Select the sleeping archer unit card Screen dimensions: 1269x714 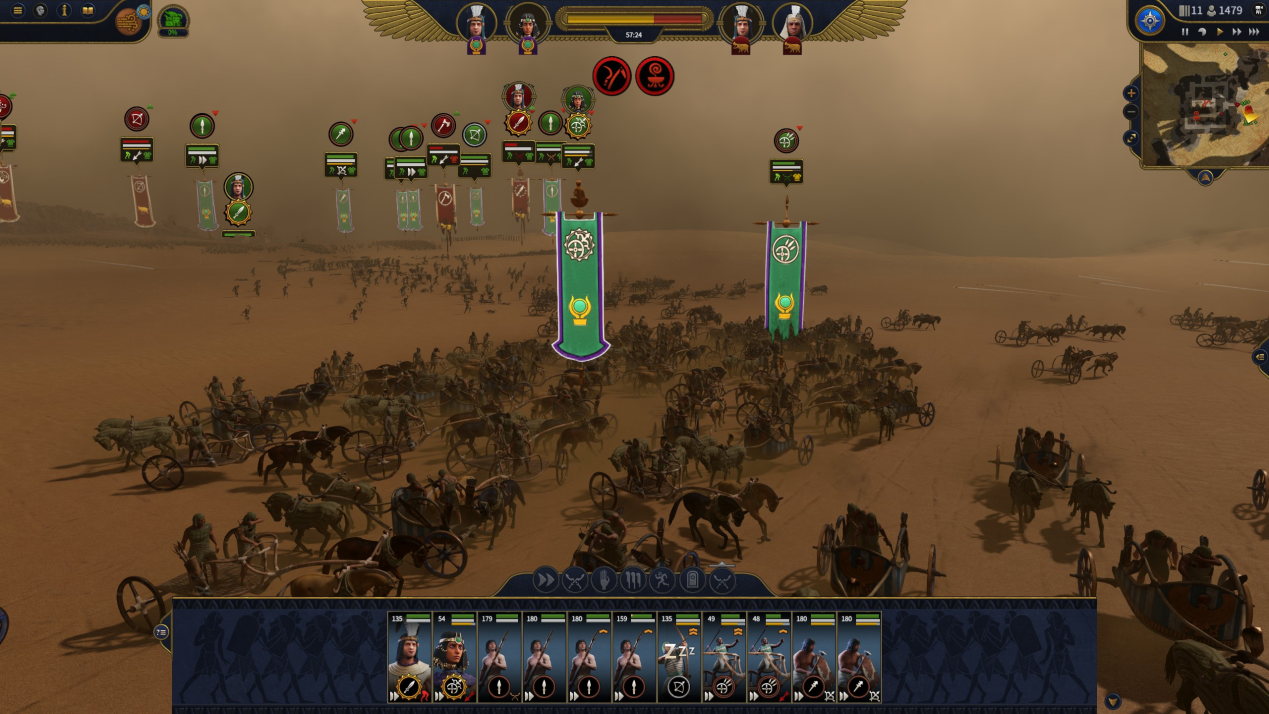pos(679,657)
